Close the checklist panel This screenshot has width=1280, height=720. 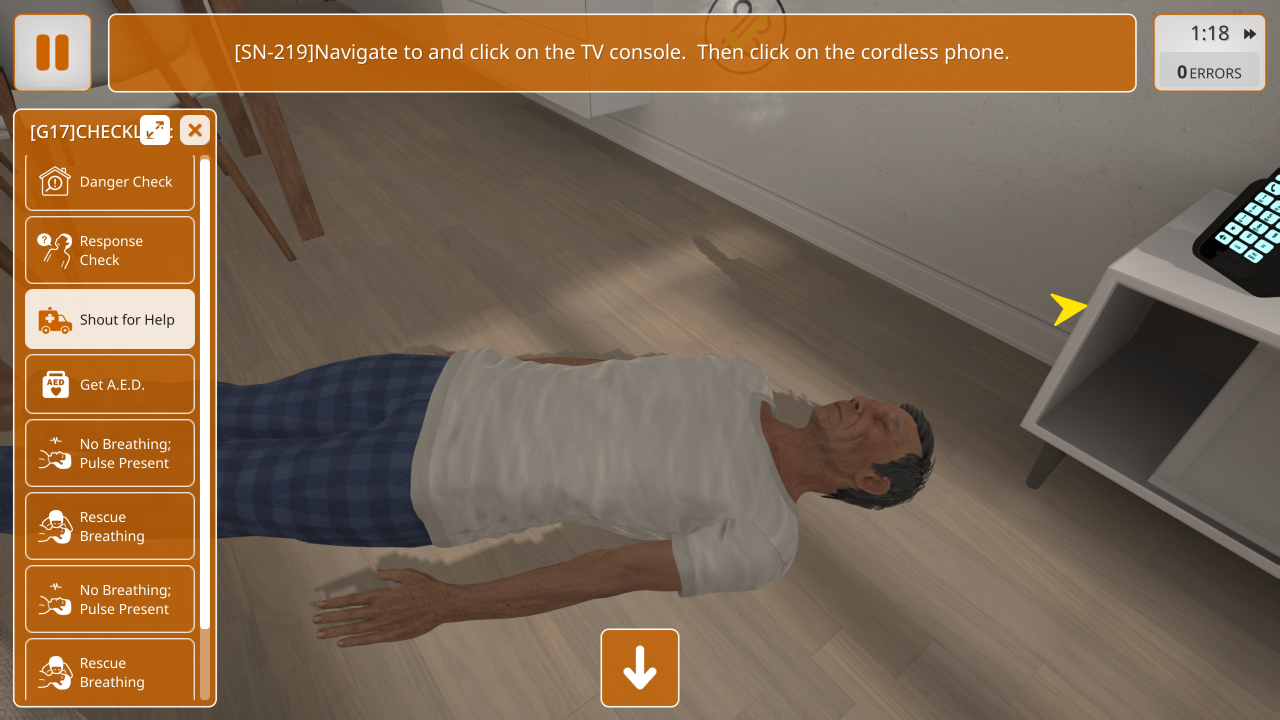pyautogui.click(x=195, y=130)
